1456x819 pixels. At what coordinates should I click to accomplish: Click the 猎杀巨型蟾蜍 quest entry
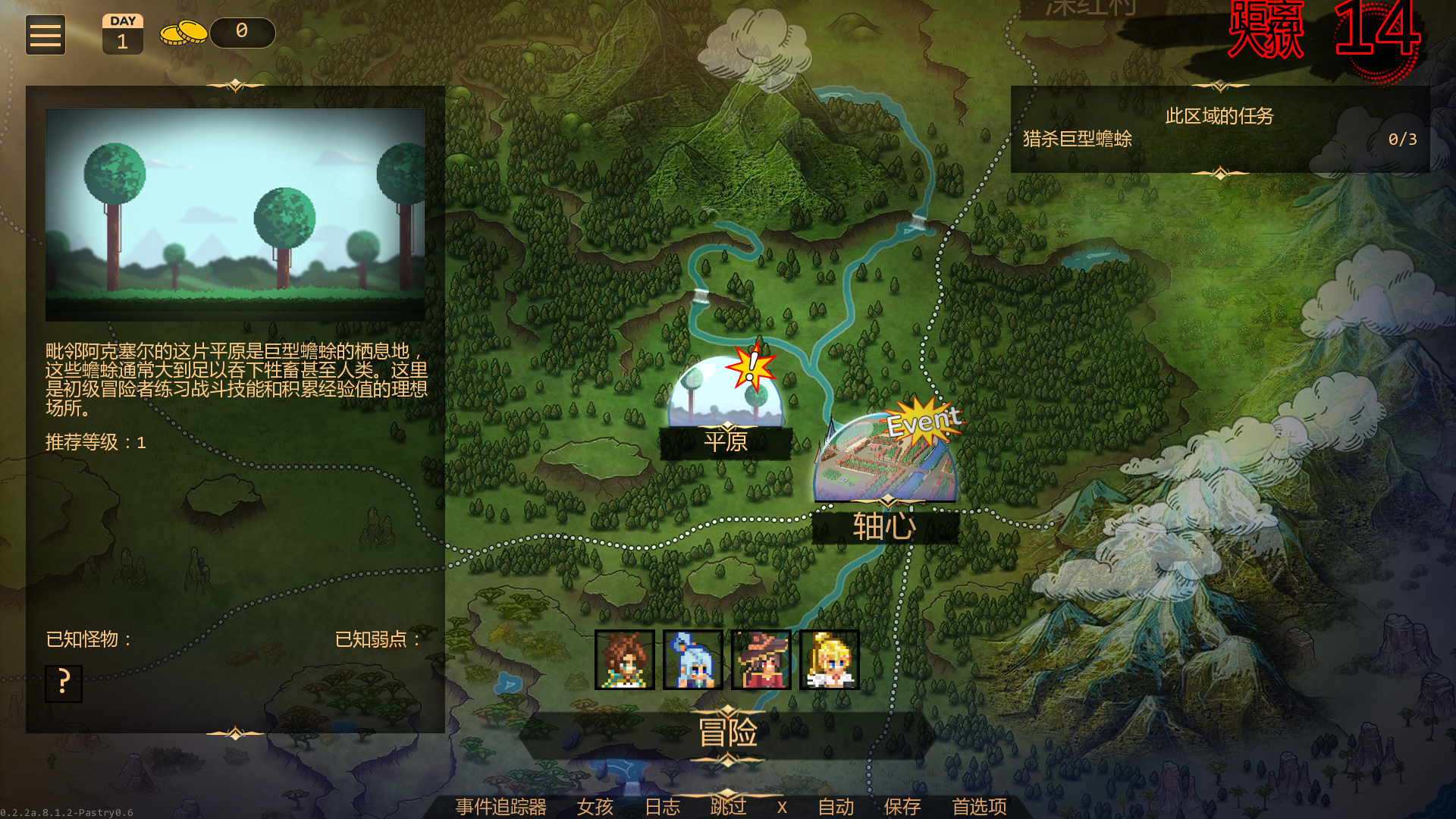pyautogui.click(x=1078, y=140)
